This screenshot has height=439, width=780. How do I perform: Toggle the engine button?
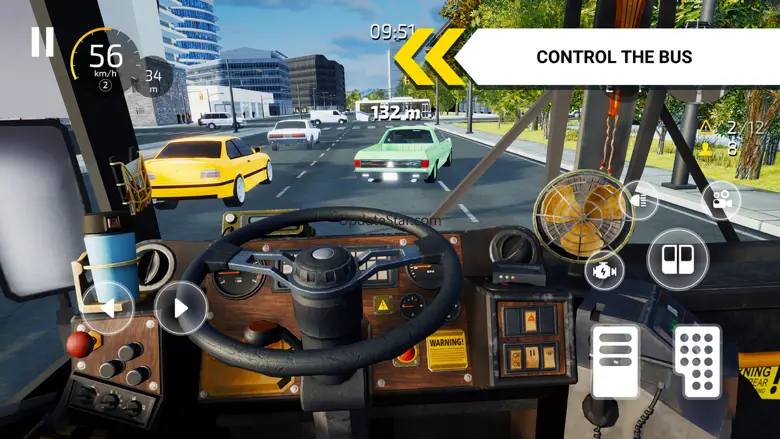click(604, 269)
